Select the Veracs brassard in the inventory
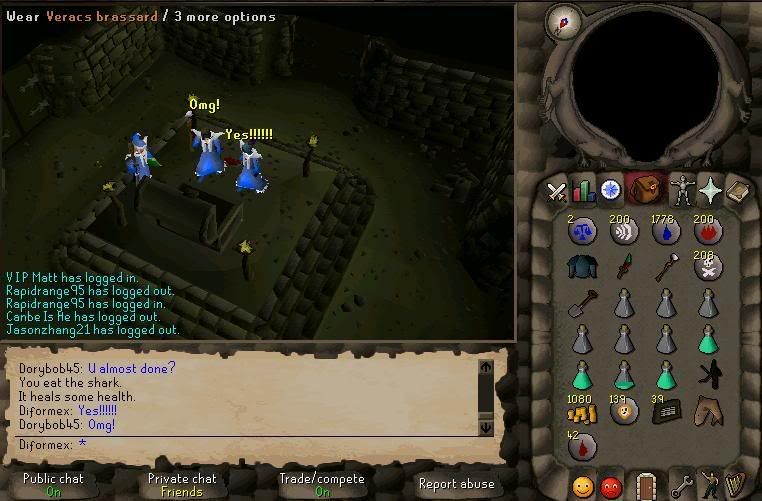 tap(581, 265)
